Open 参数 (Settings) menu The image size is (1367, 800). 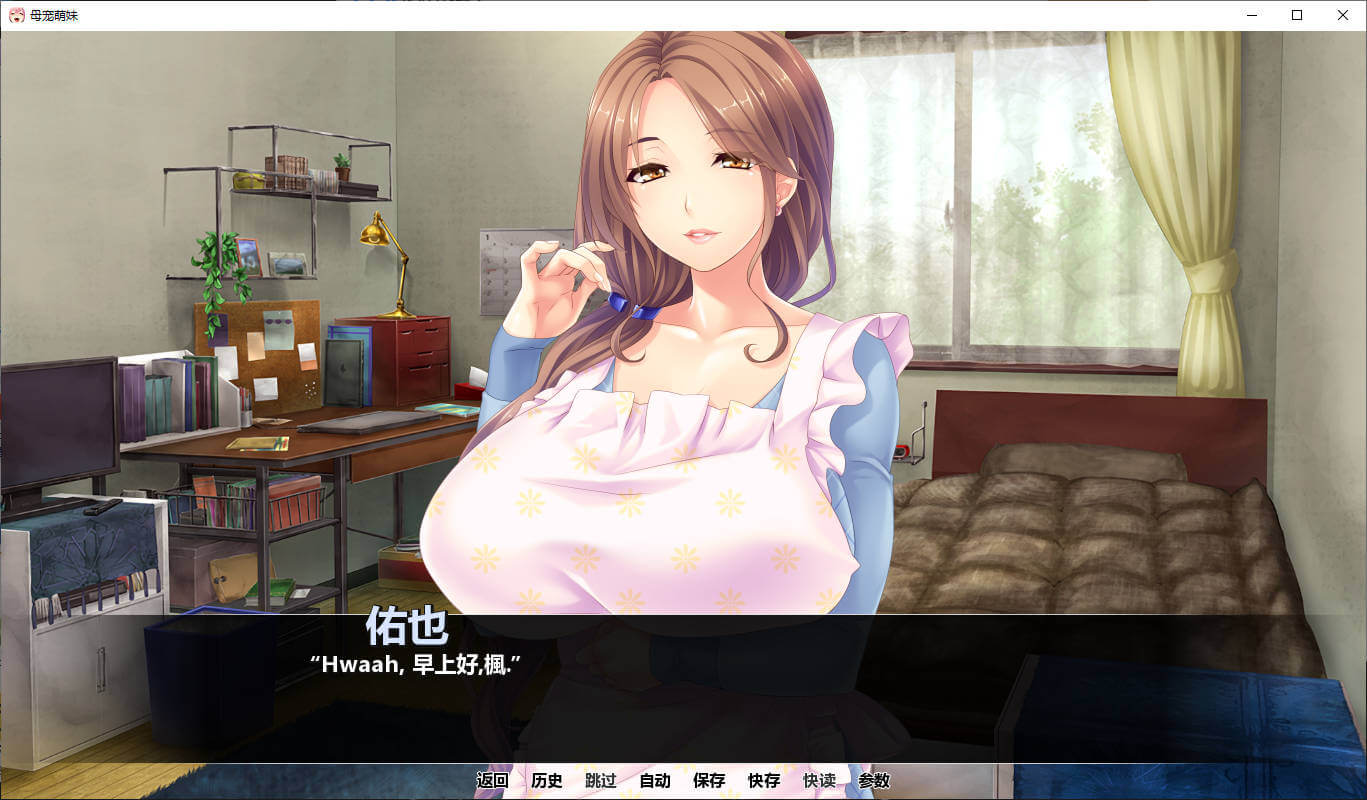tap(874, 781)
